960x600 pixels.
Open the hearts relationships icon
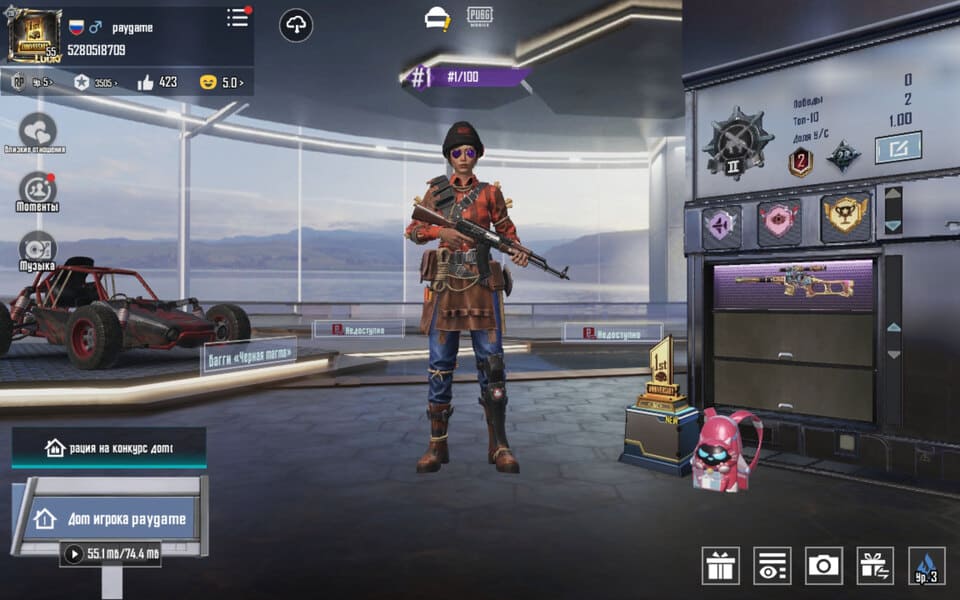coord(38,130)
